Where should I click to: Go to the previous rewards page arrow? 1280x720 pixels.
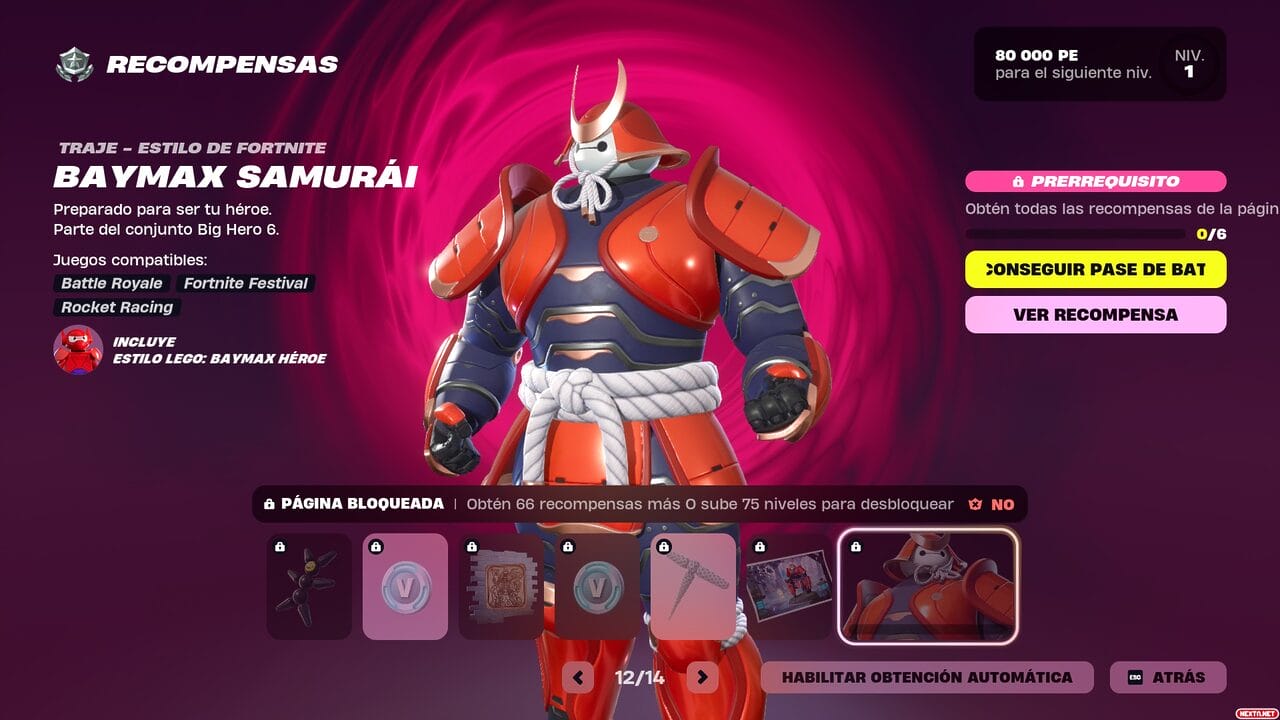578,677
